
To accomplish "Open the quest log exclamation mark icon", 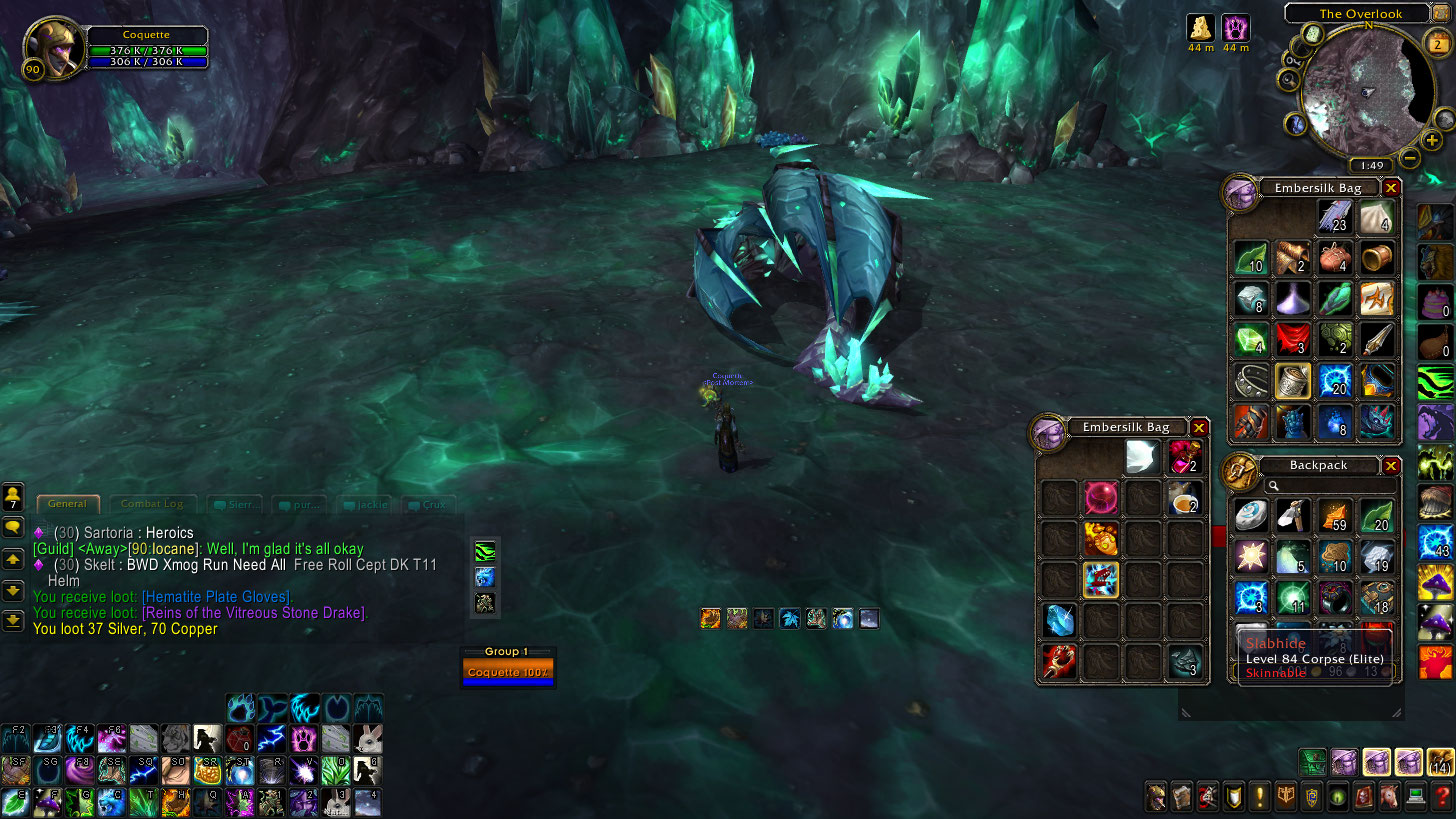I will coord(1259,797).
